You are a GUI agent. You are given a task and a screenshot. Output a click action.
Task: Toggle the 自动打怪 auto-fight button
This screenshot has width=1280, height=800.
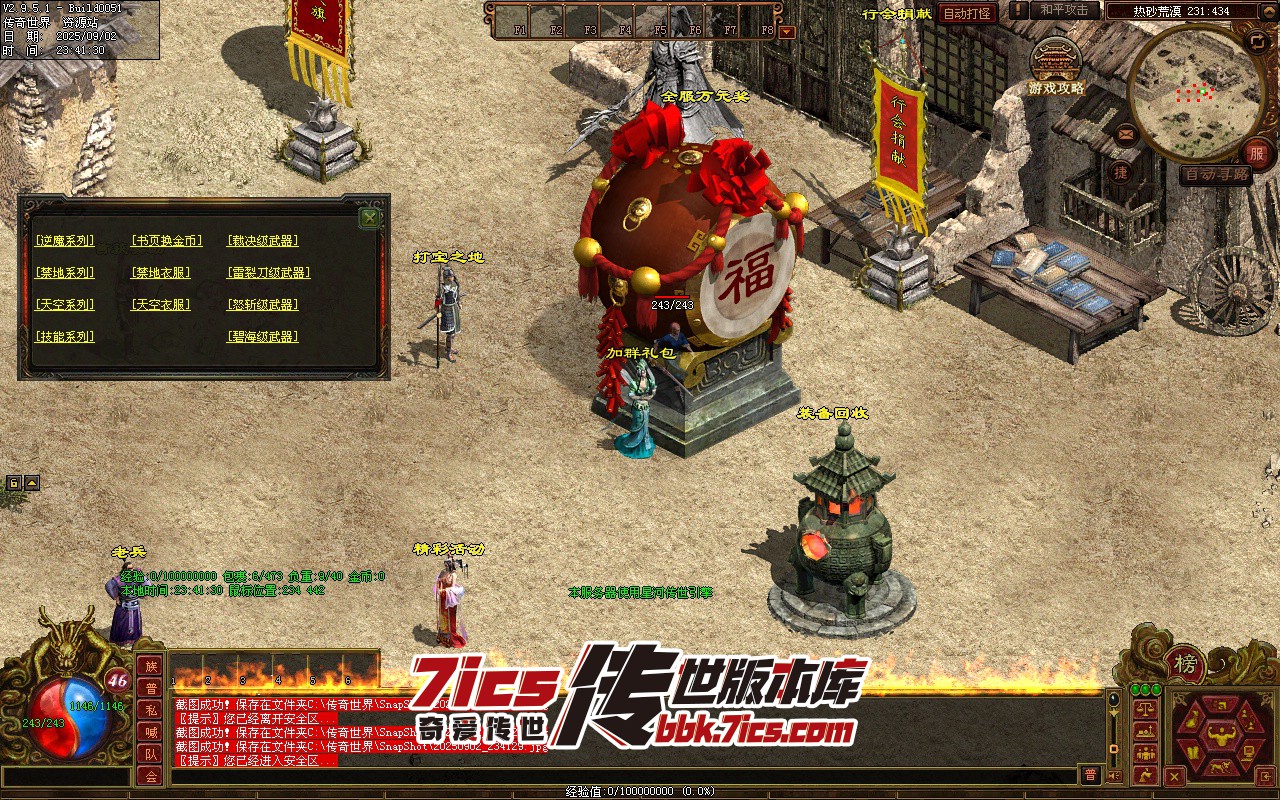pyautogui.click(x=967, y=13)
